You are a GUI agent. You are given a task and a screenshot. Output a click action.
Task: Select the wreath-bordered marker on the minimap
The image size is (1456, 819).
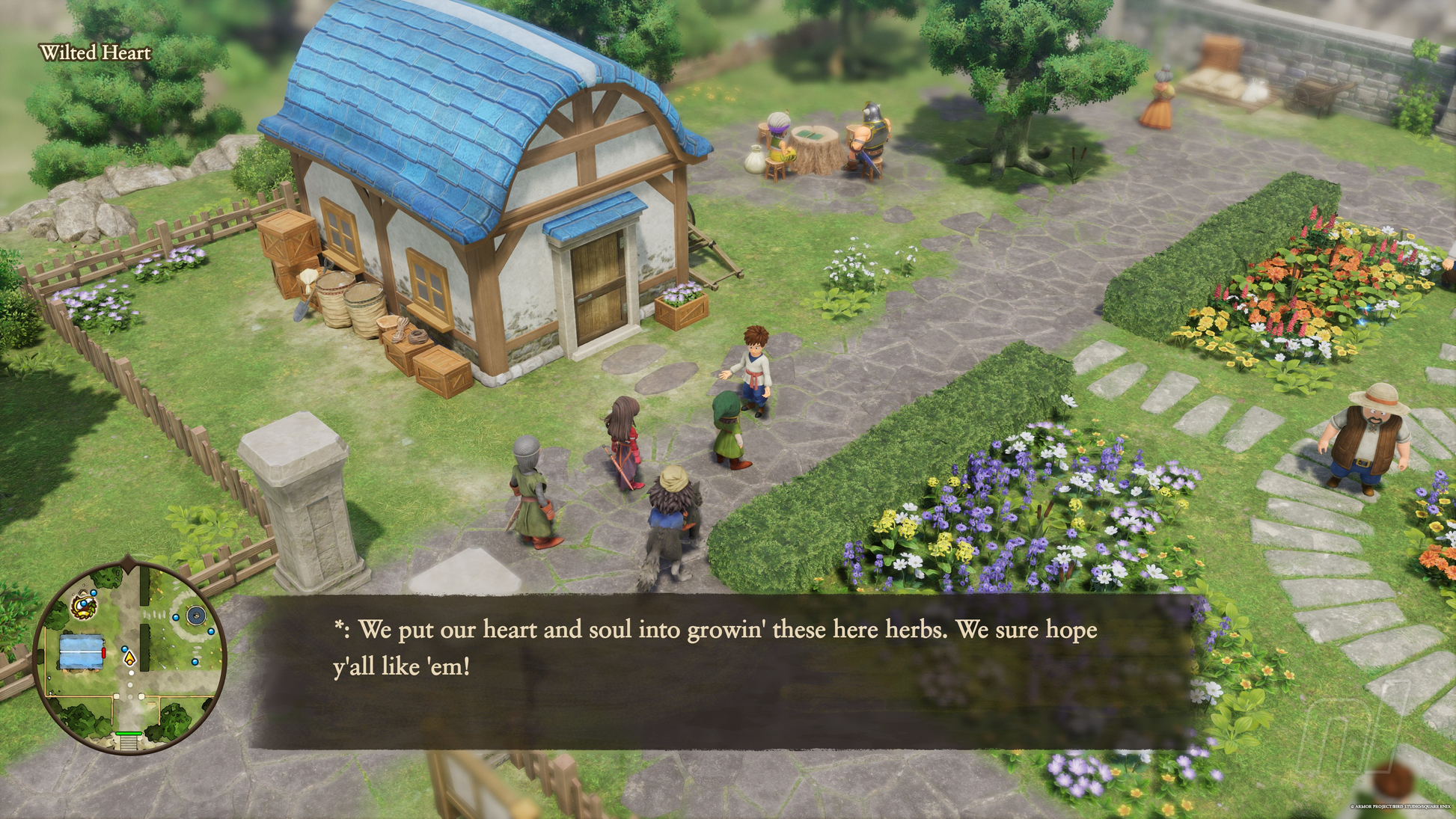click(x=85, y=606)
